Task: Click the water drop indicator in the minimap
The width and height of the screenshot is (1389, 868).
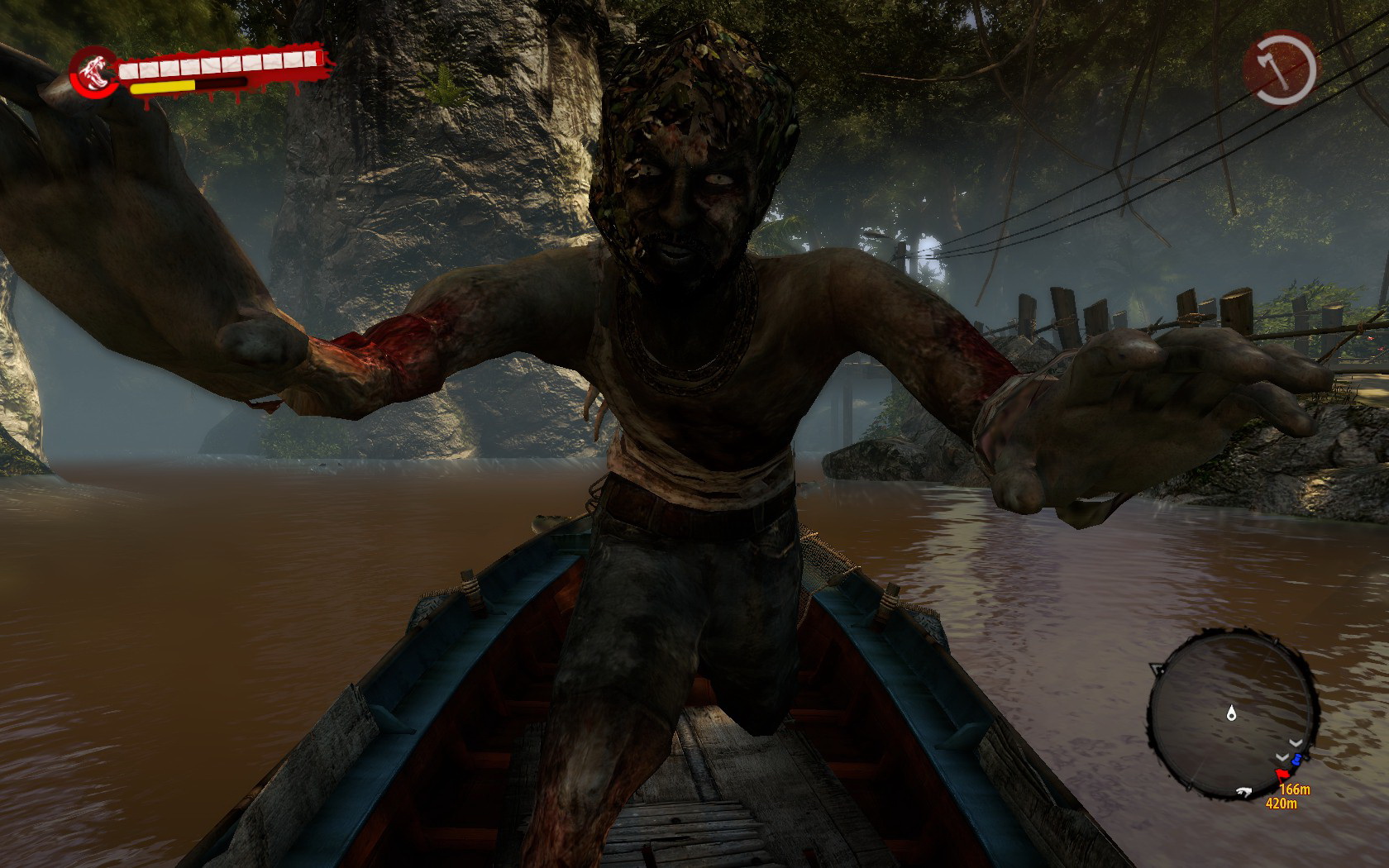Action: point(1232,713)
